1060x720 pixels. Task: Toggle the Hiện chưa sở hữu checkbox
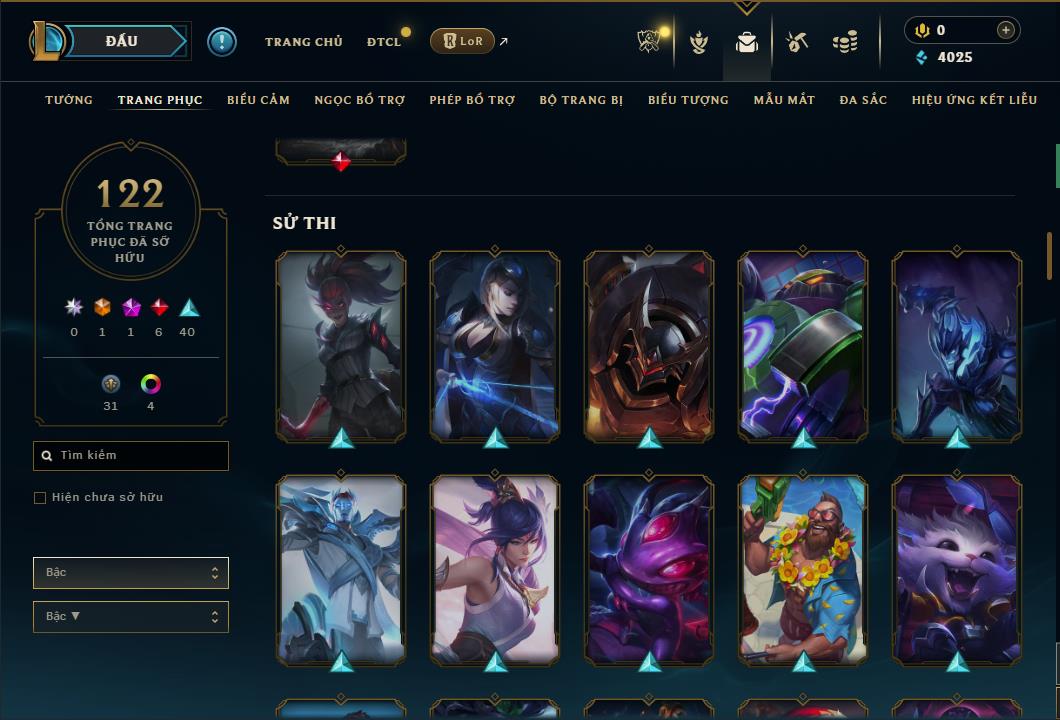tap(40, 498)
